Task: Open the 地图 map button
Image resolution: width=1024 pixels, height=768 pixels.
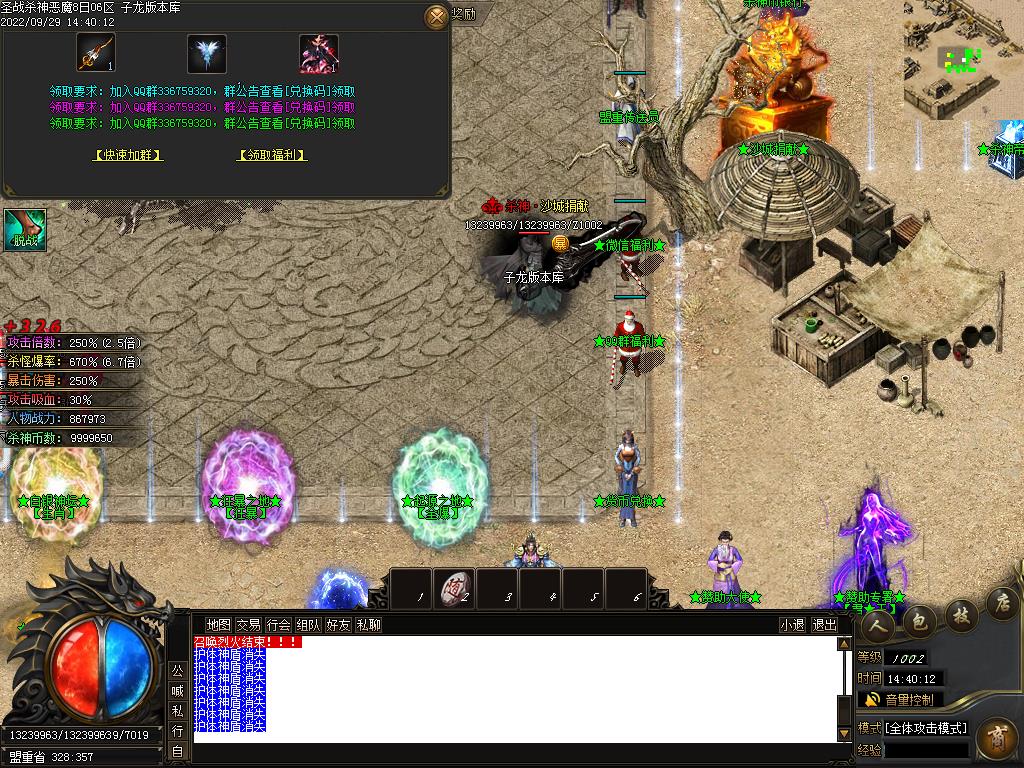Action: [218, 625]
